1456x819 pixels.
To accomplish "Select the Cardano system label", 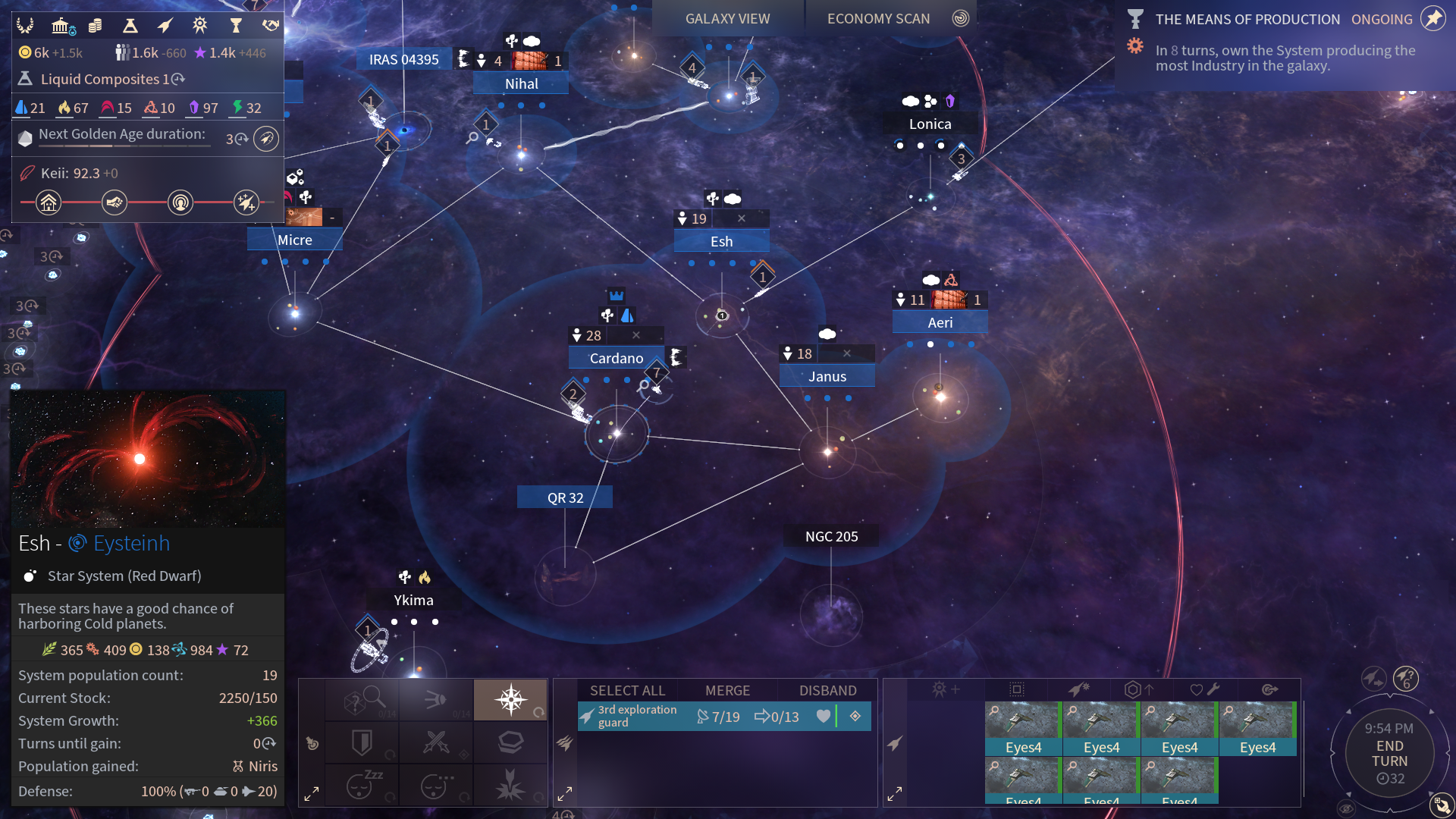I will click(x=616, y=358).
